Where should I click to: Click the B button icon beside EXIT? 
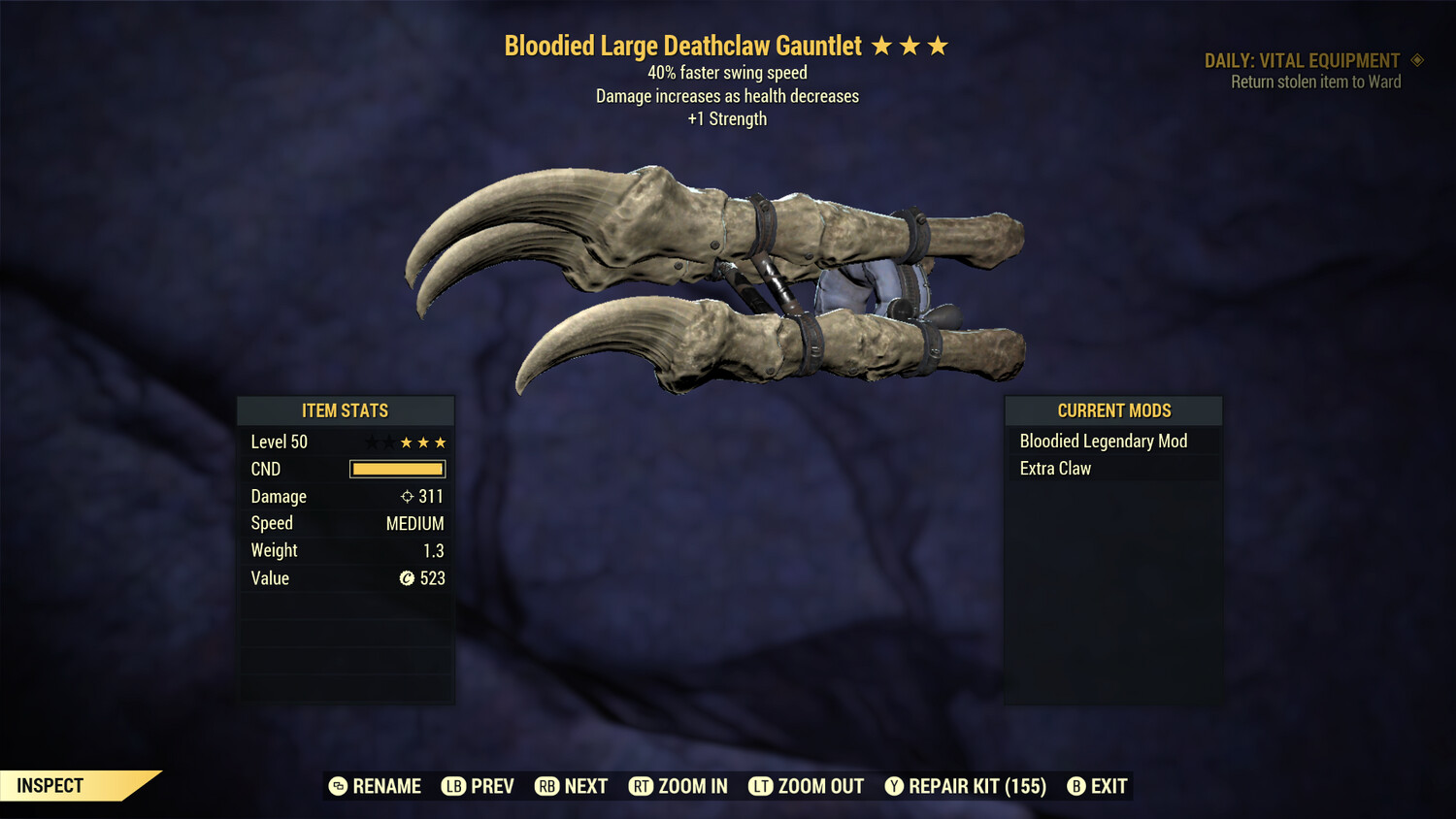1076,786
